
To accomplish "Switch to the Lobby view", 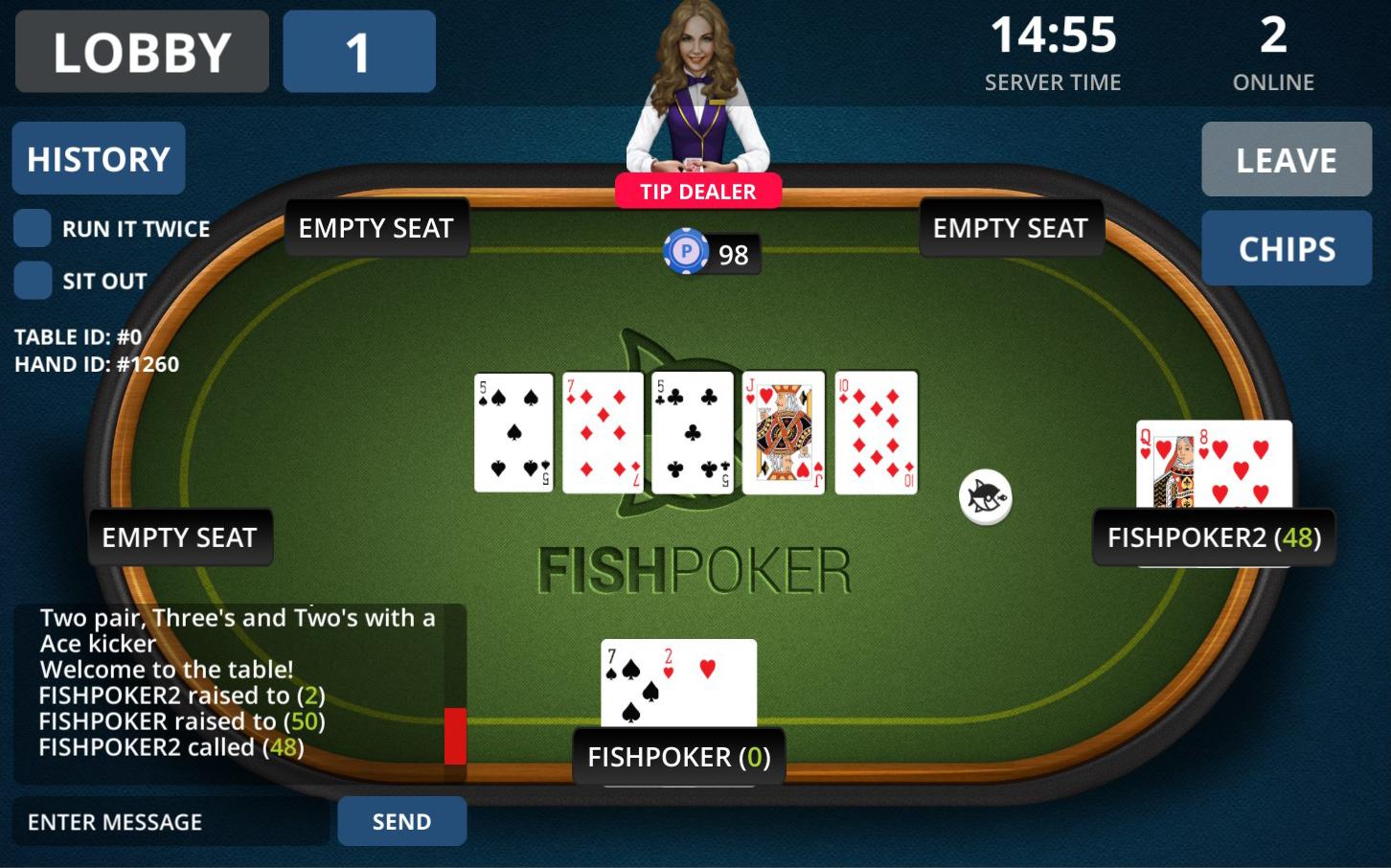I will pyautogui.click(x=141, y=51).
